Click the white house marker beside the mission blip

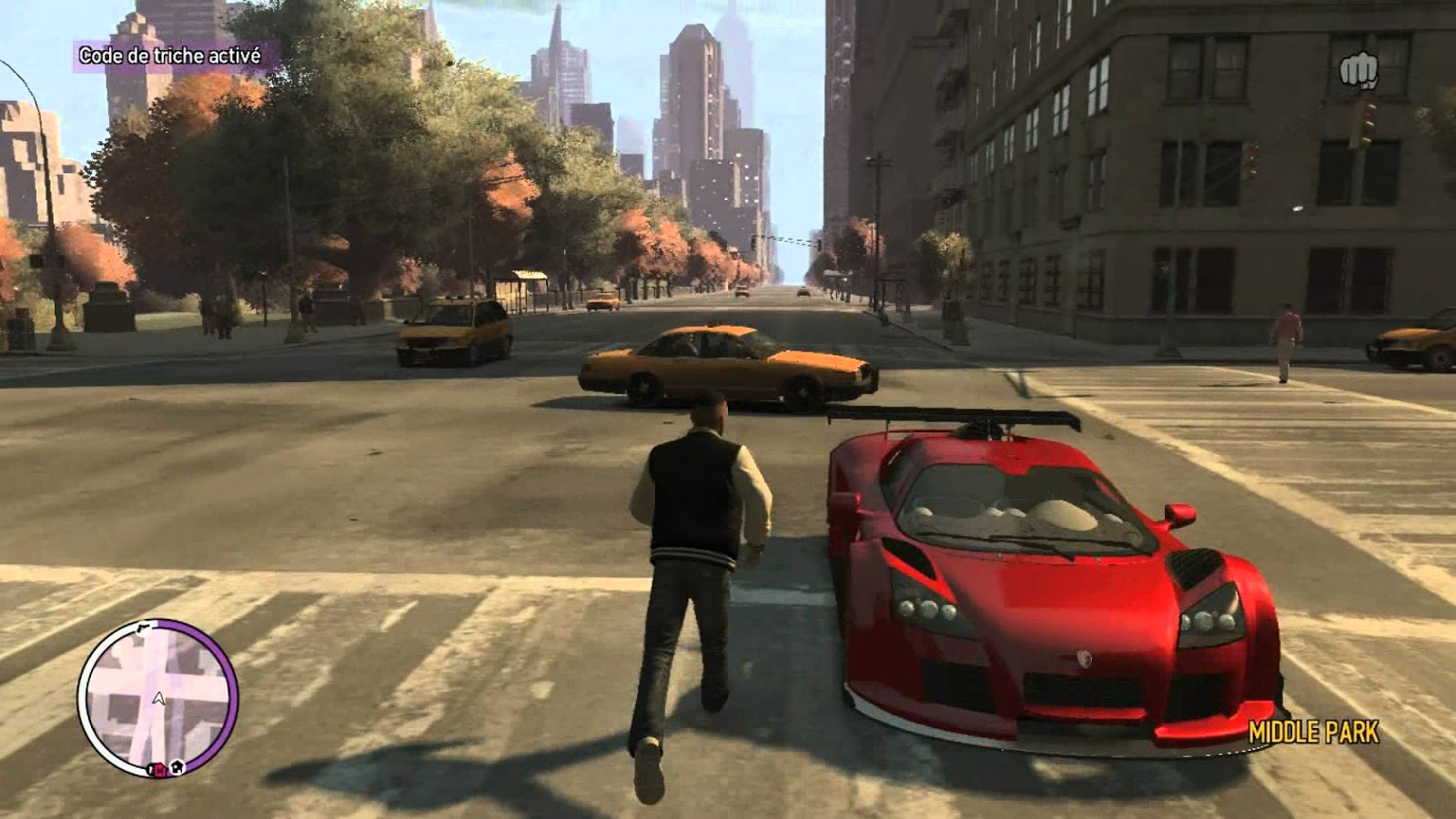click(177, 767)
